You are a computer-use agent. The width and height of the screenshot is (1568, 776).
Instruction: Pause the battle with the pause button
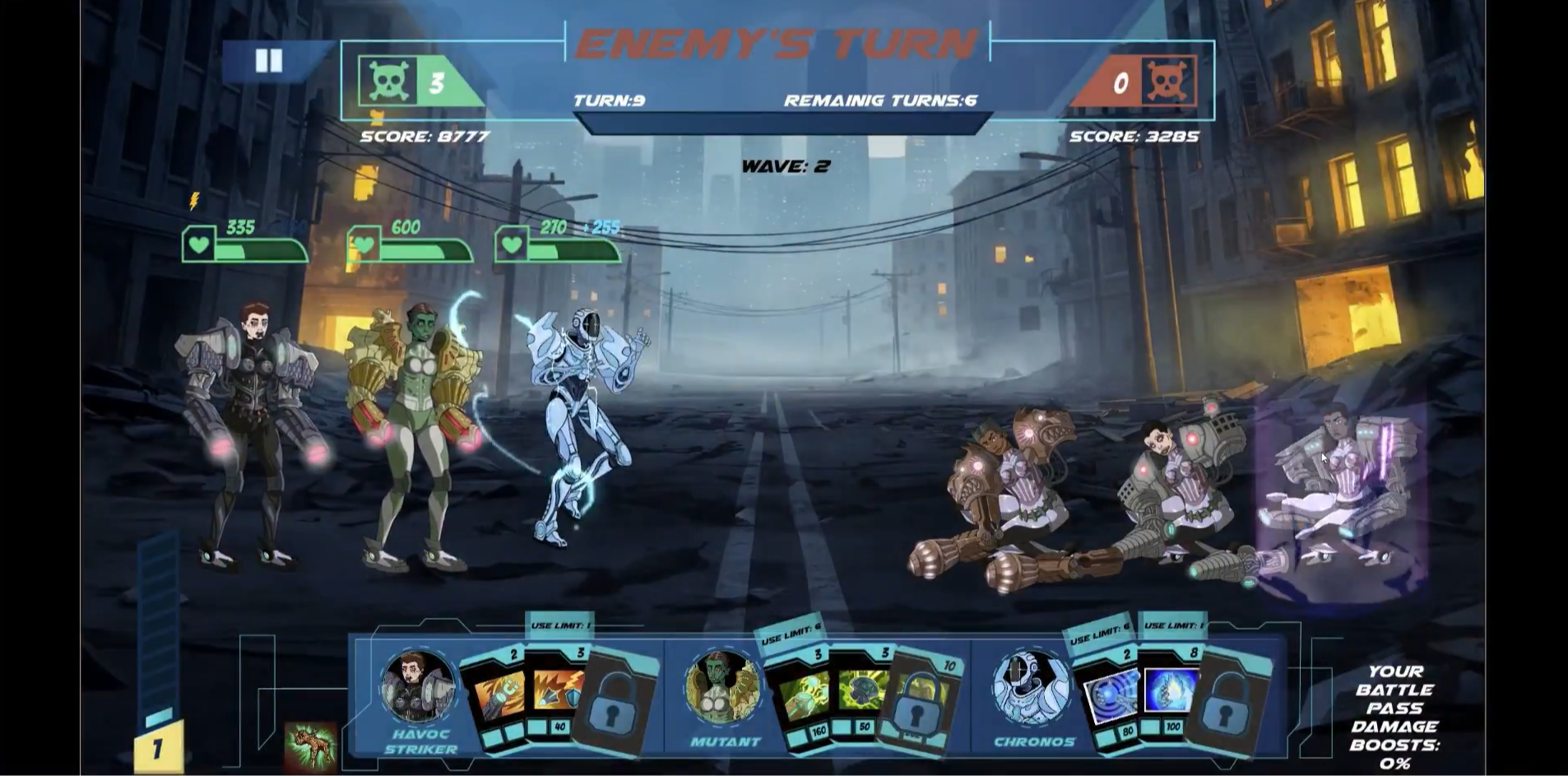268,61
